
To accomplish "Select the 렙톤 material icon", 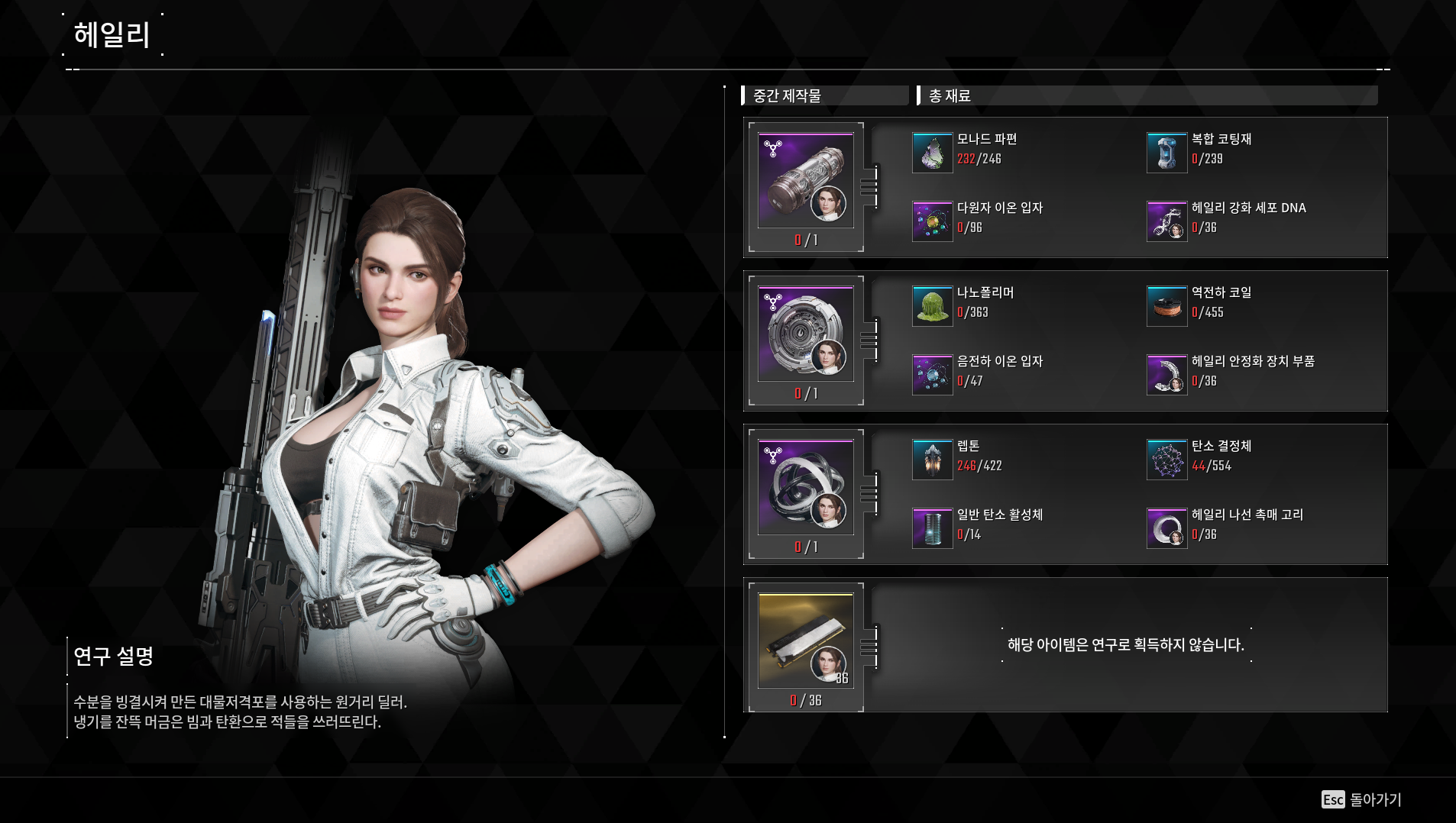I will point(932,460).
